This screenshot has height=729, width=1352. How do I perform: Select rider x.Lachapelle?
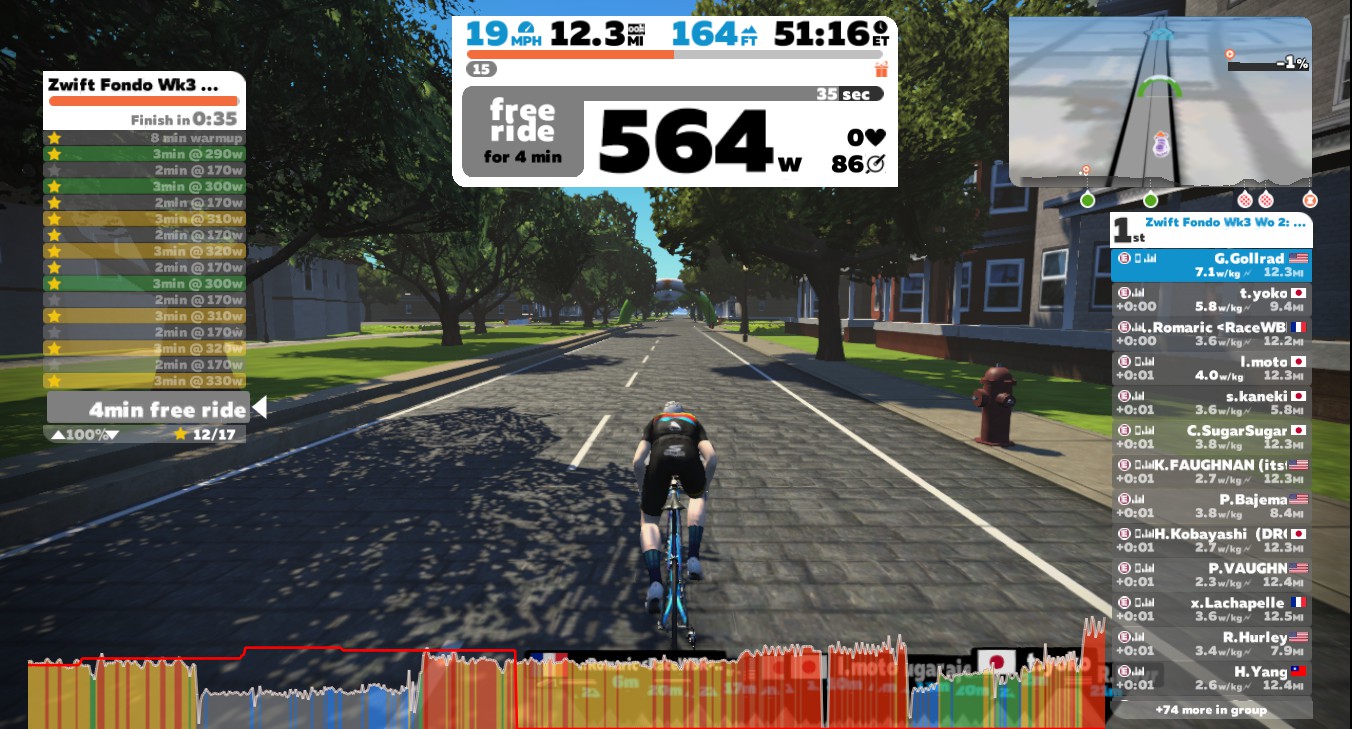(1211, 609)
